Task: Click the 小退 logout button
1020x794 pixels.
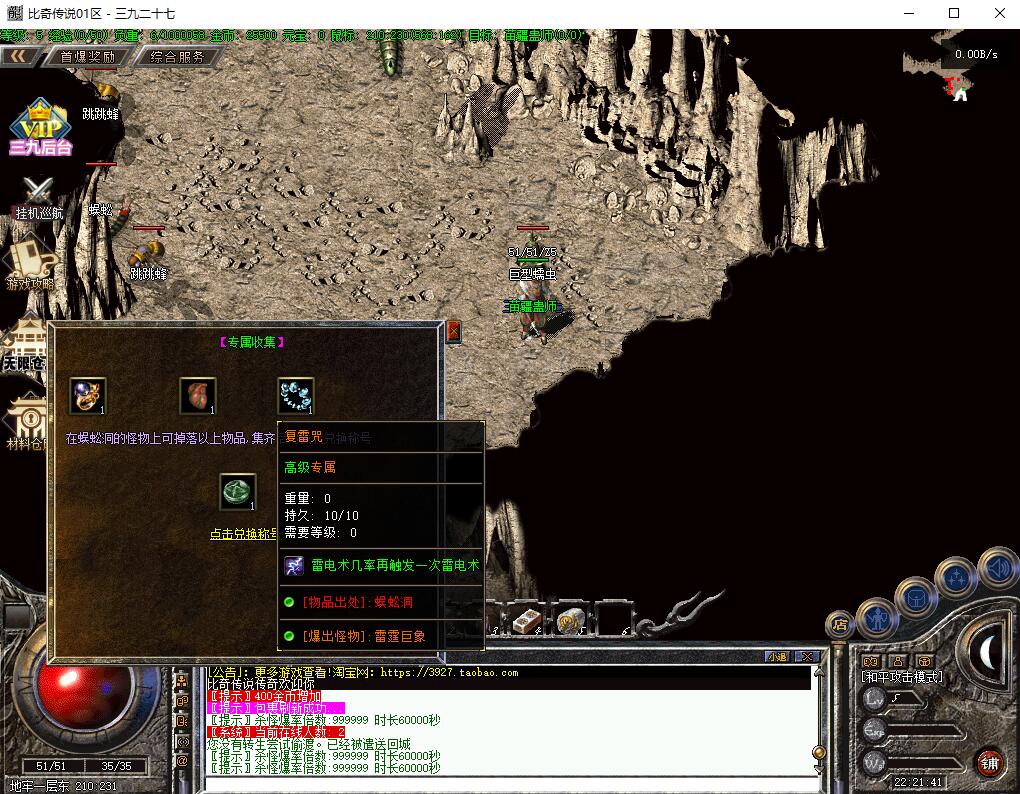Action: (x=776, y=657)
